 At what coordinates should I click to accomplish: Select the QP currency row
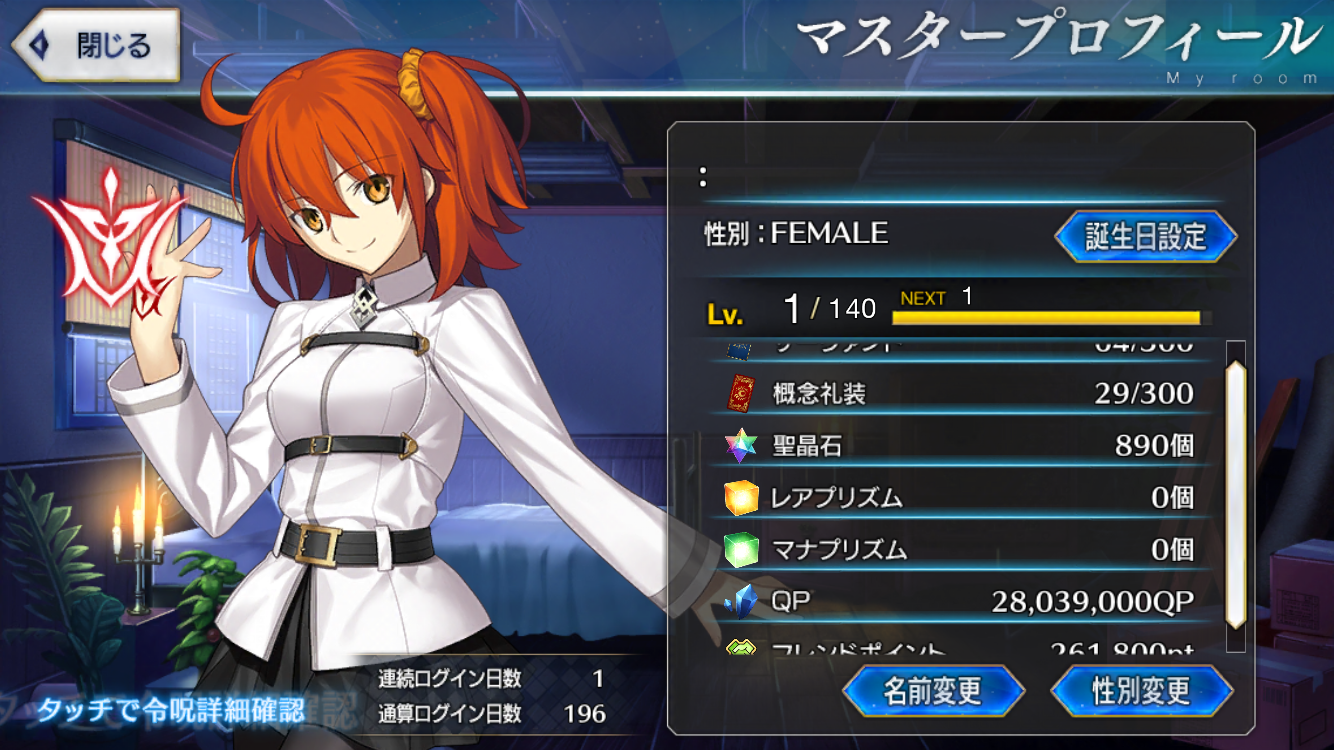click(958, 601)
